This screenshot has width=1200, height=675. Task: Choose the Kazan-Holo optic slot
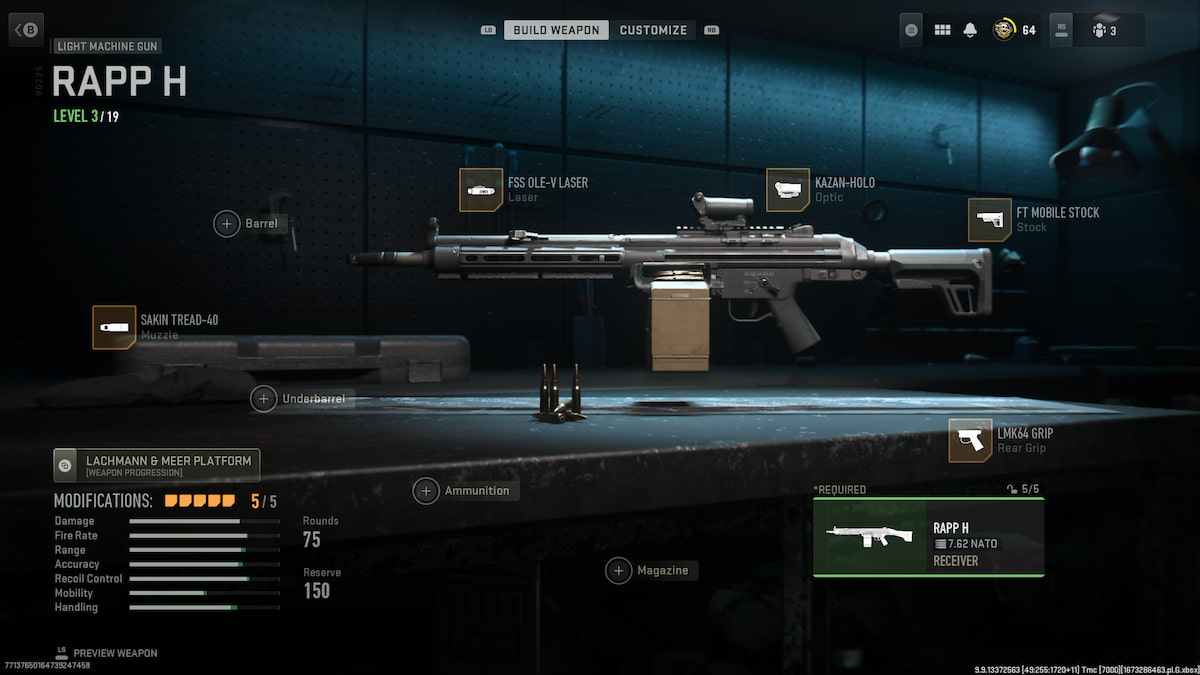point(788,190)
